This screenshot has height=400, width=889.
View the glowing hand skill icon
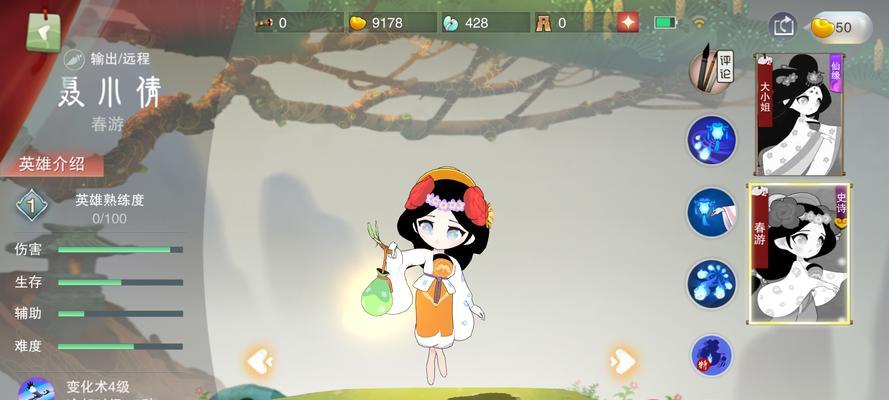pyautogui.click(x=712, y=212)
